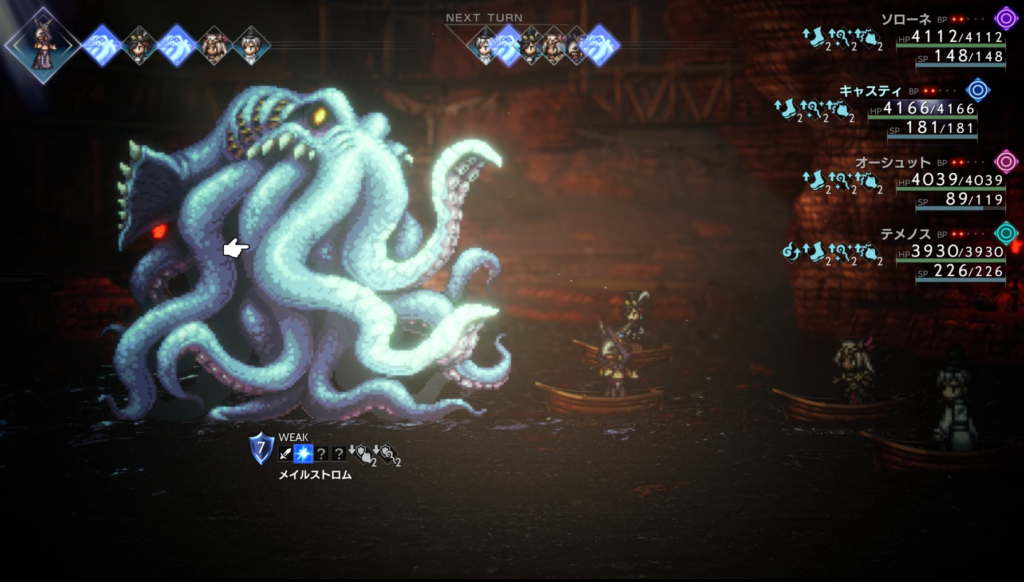Target the enemy メイルストロム by its name

point(314,475)
